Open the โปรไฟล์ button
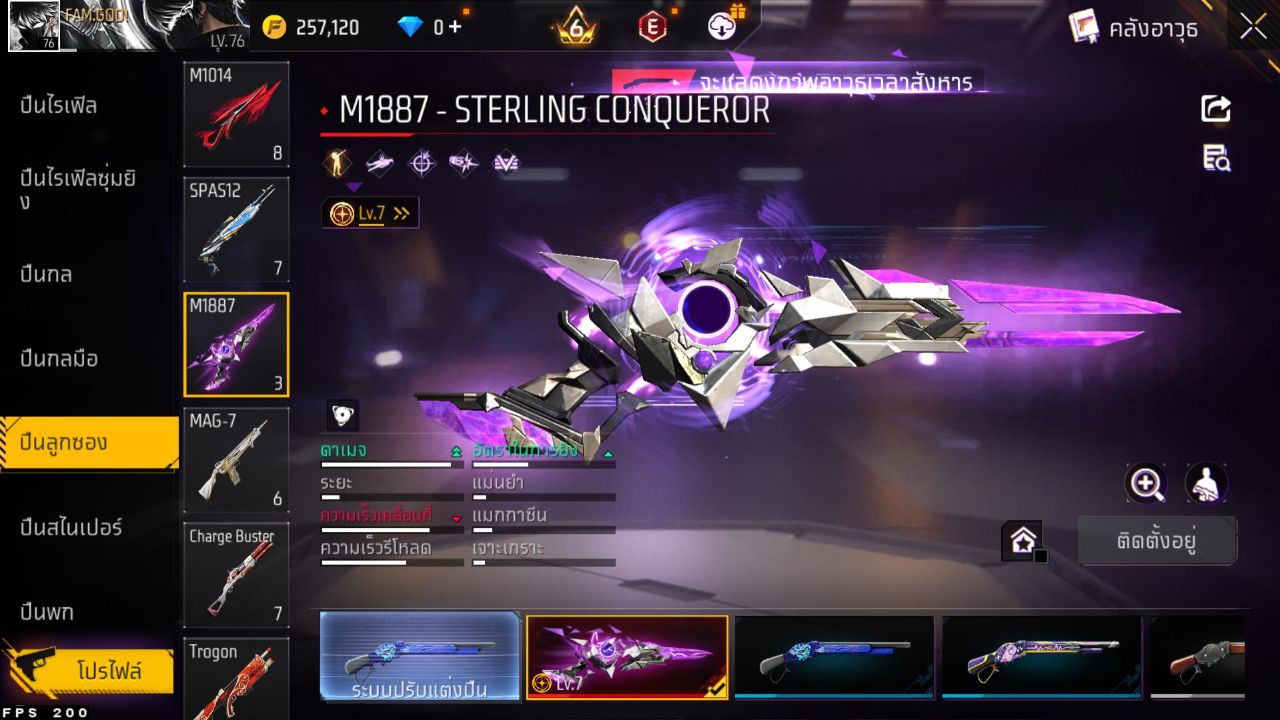The width and height of the screenshot is (1280, 720). 108,670
